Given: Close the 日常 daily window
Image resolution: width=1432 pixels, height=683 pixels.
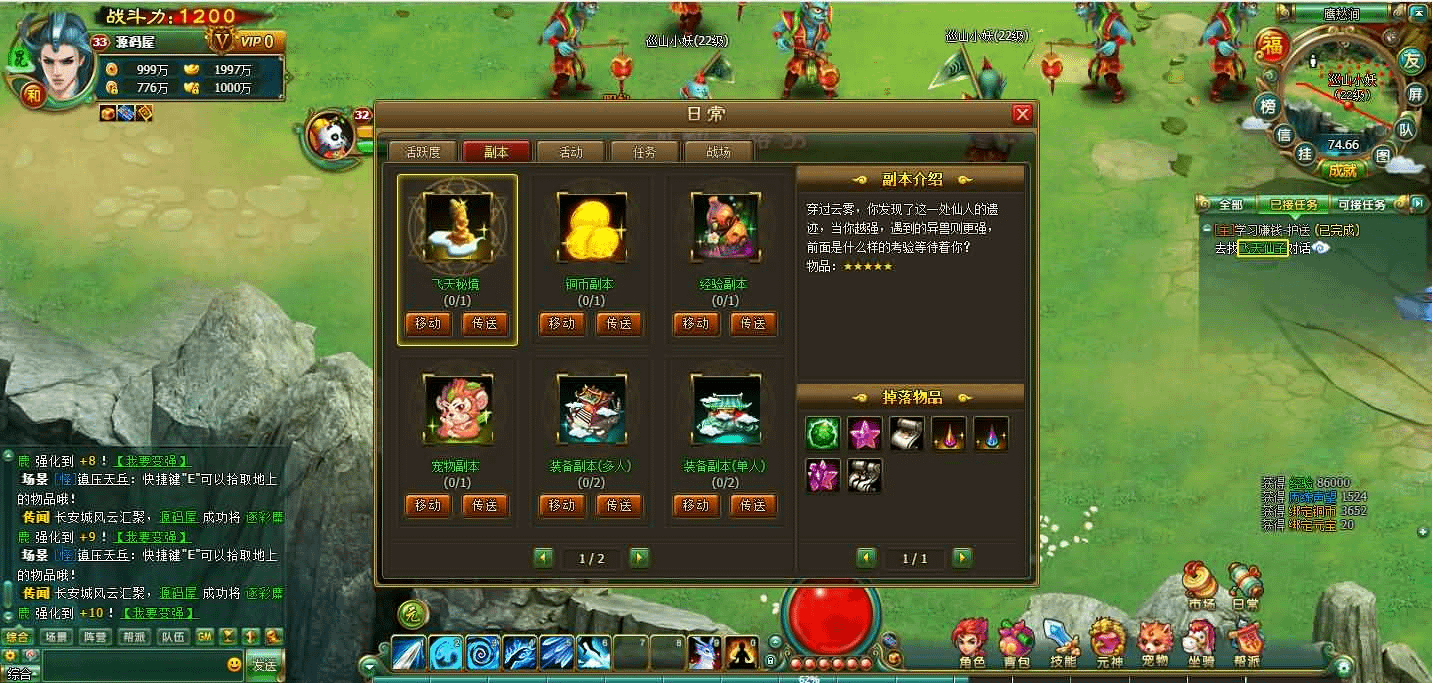Looking at the screenshot, I should (1022, 114).
